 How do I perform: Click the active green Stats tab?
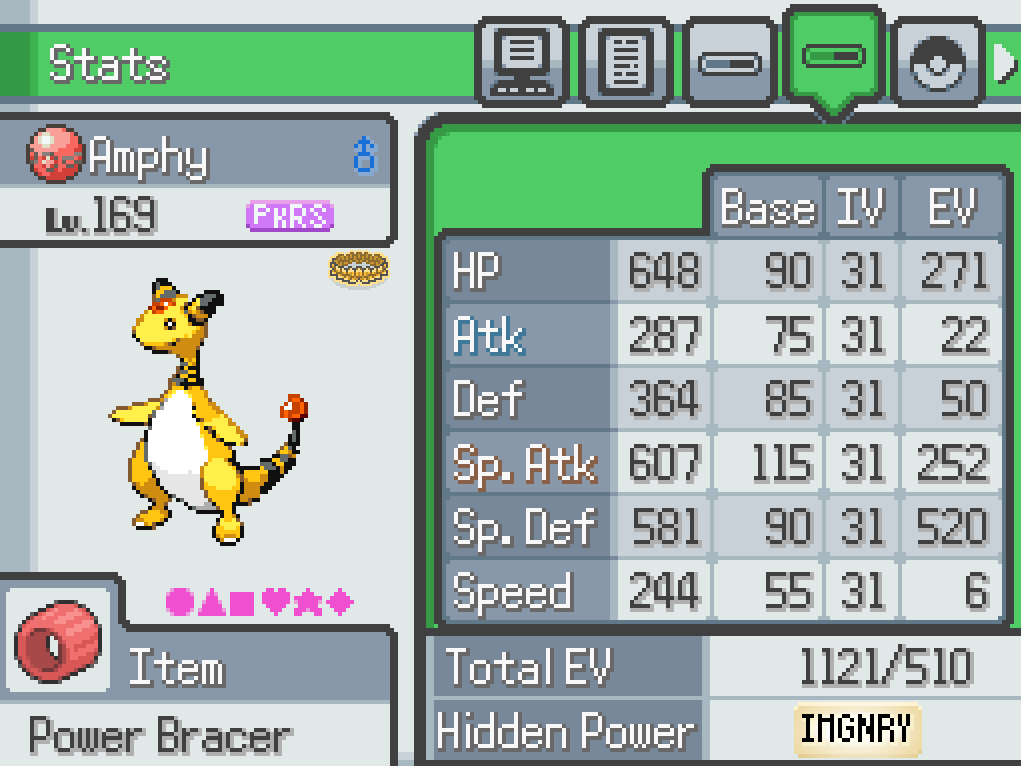(x=834, y=58)
